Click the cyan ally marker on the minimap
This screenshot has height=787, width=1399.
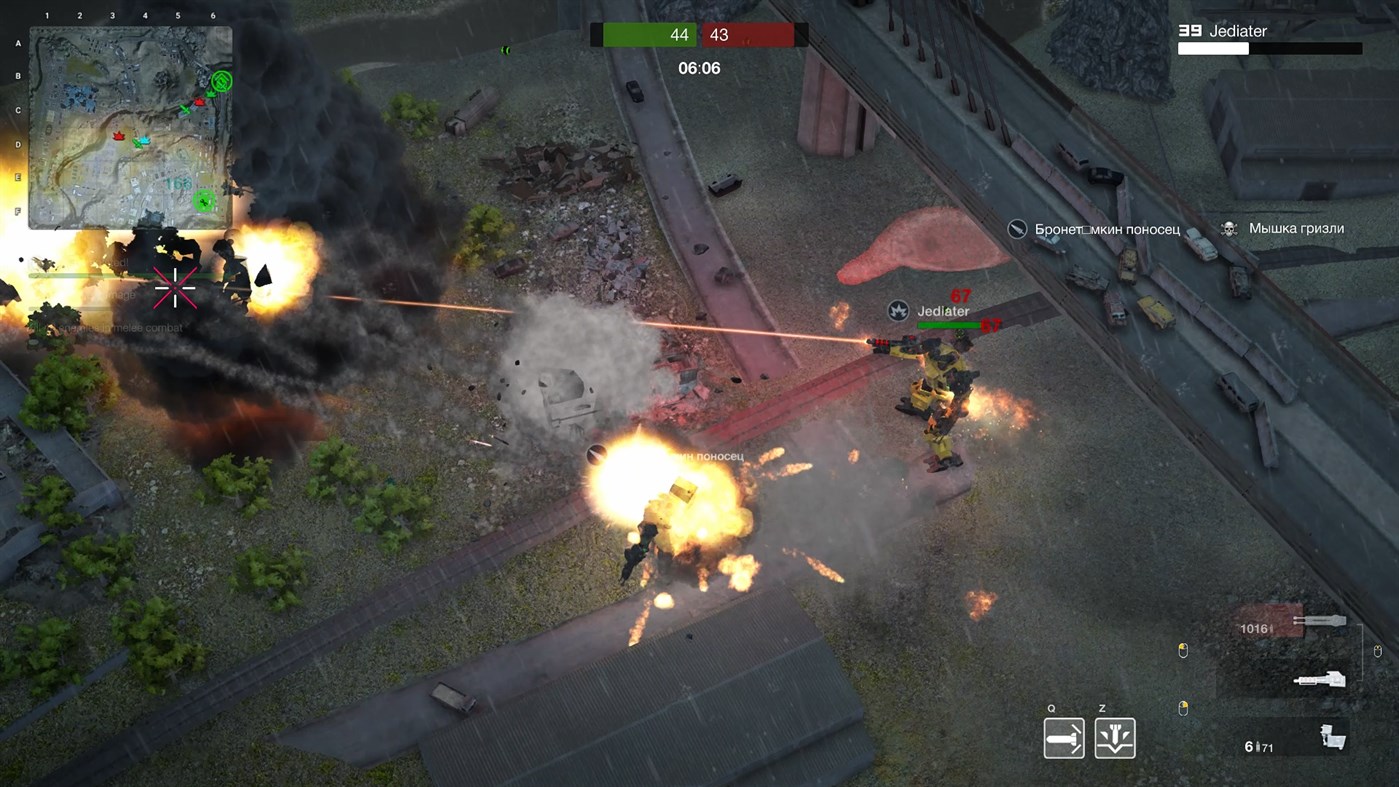[x=144, y=140]
